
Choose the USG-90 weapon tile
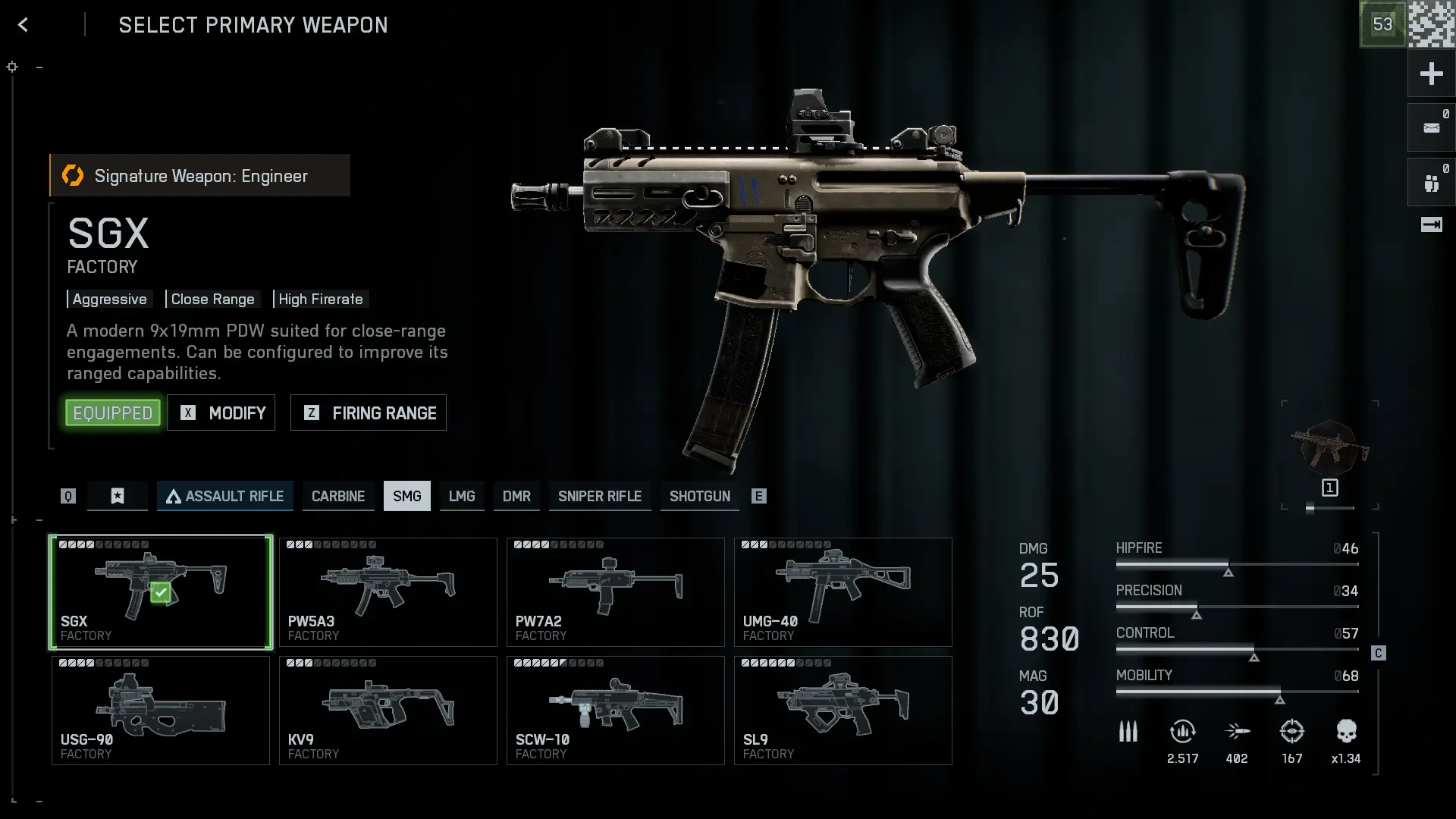click(x=161, y=711)
